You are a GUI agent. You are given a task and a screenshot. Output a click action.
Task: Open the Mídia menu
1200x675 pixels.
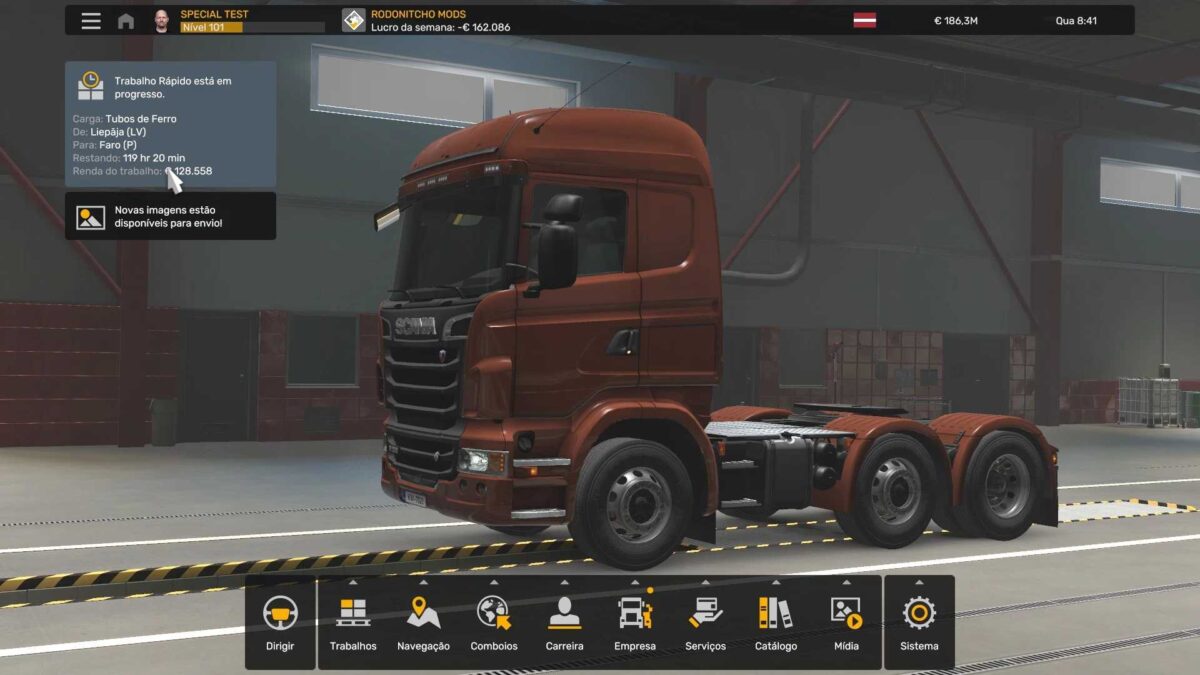(846, 622)
